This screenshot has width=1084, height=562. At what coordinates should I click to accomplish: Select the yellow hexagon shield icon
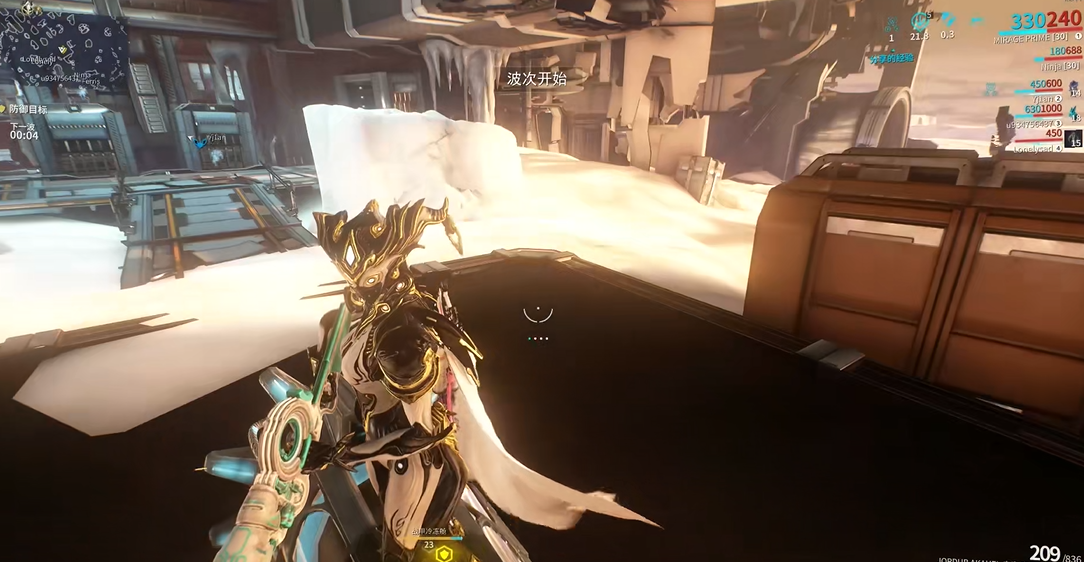(444, 553)
